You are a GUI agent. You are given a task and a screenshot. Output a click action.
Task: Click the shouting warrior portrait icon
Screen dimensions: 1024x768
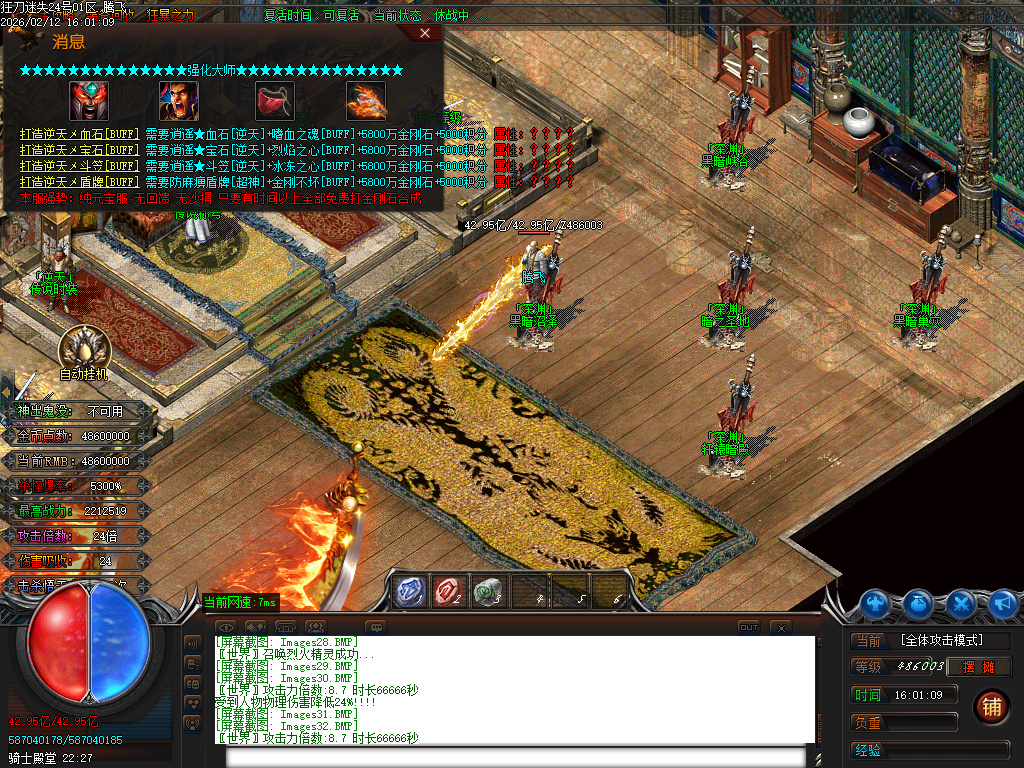[179, 100]
